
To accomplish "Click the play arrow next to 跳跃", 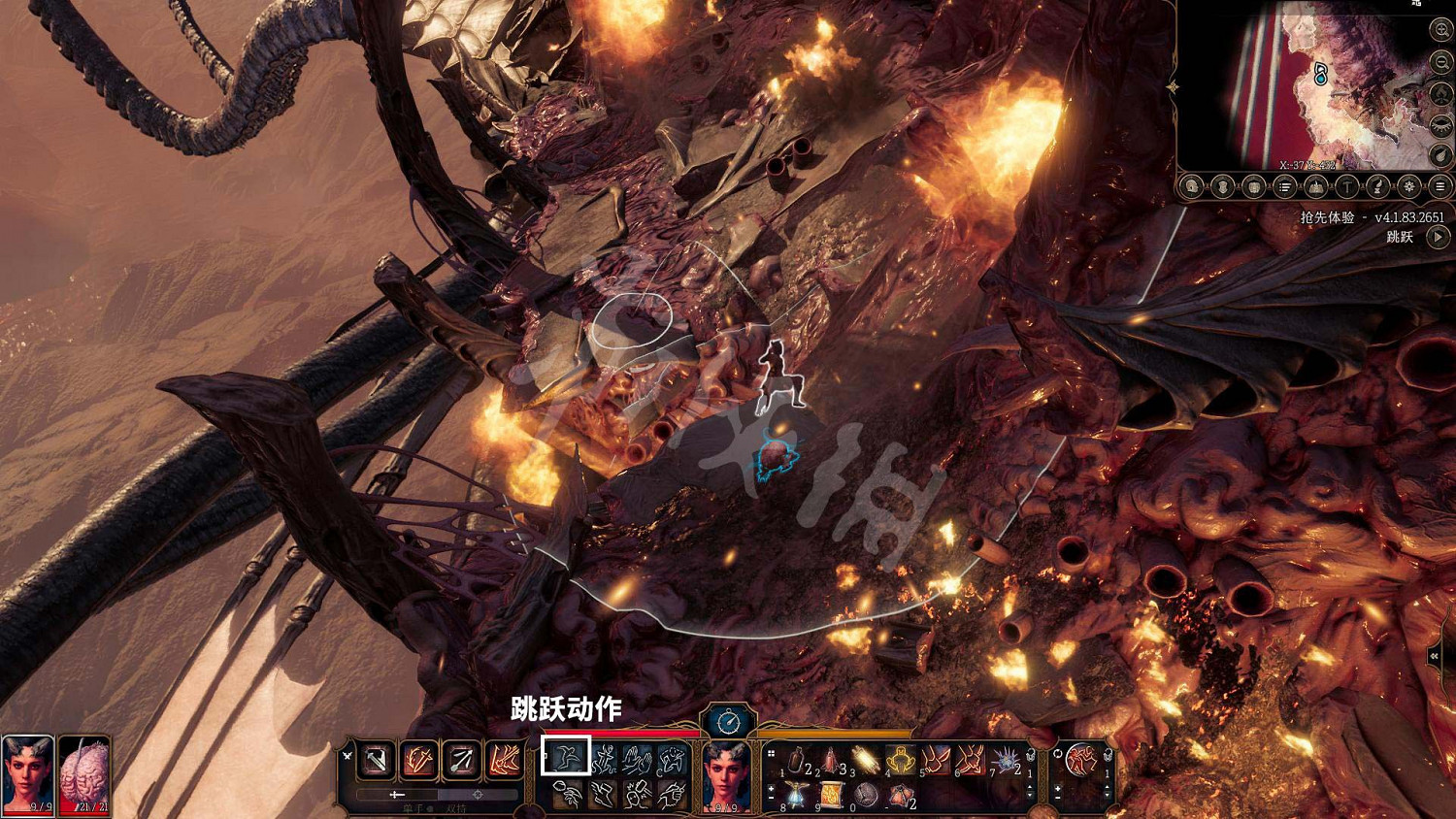I will [1439, 237].
